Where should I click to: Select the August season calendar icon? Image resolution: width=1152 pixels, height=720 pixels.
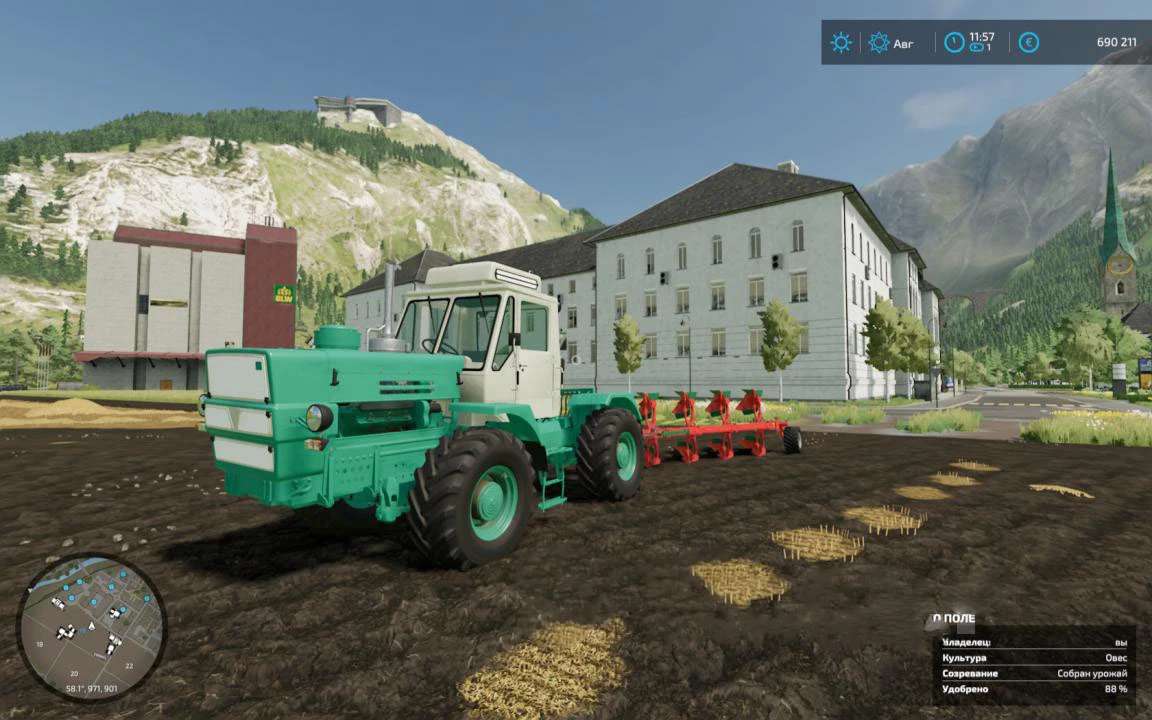click(879, 43)
